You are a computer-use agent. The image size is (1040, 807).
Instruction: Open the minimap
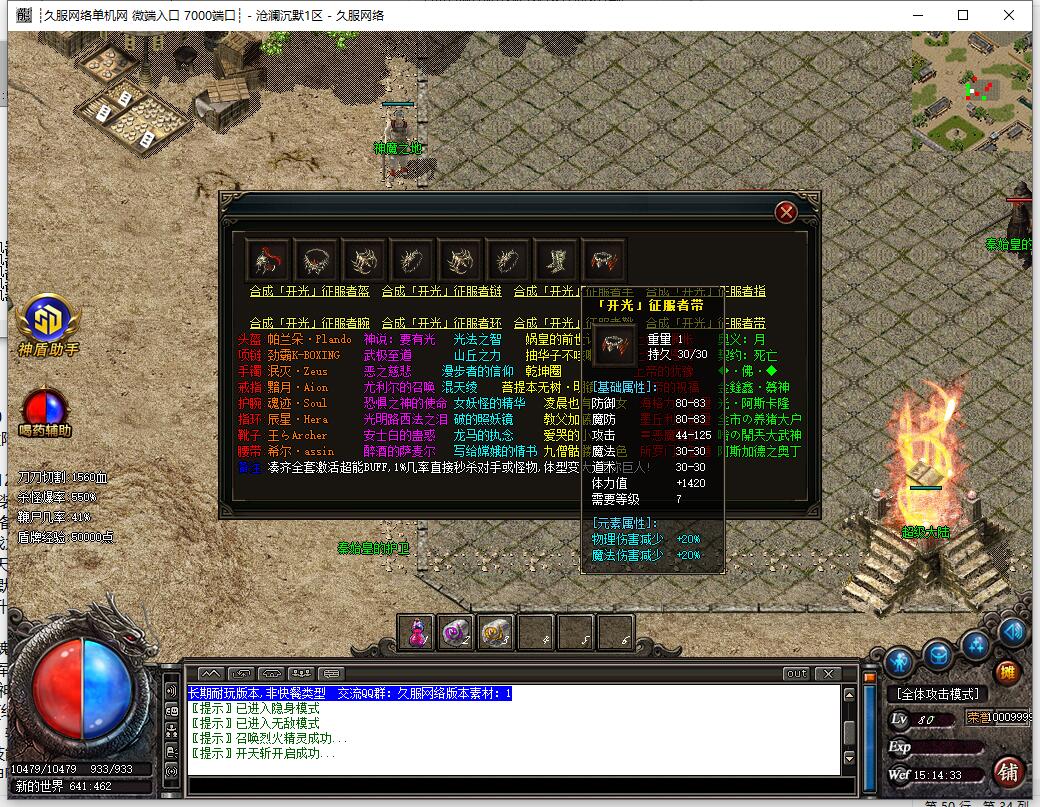tap(970, 93)
